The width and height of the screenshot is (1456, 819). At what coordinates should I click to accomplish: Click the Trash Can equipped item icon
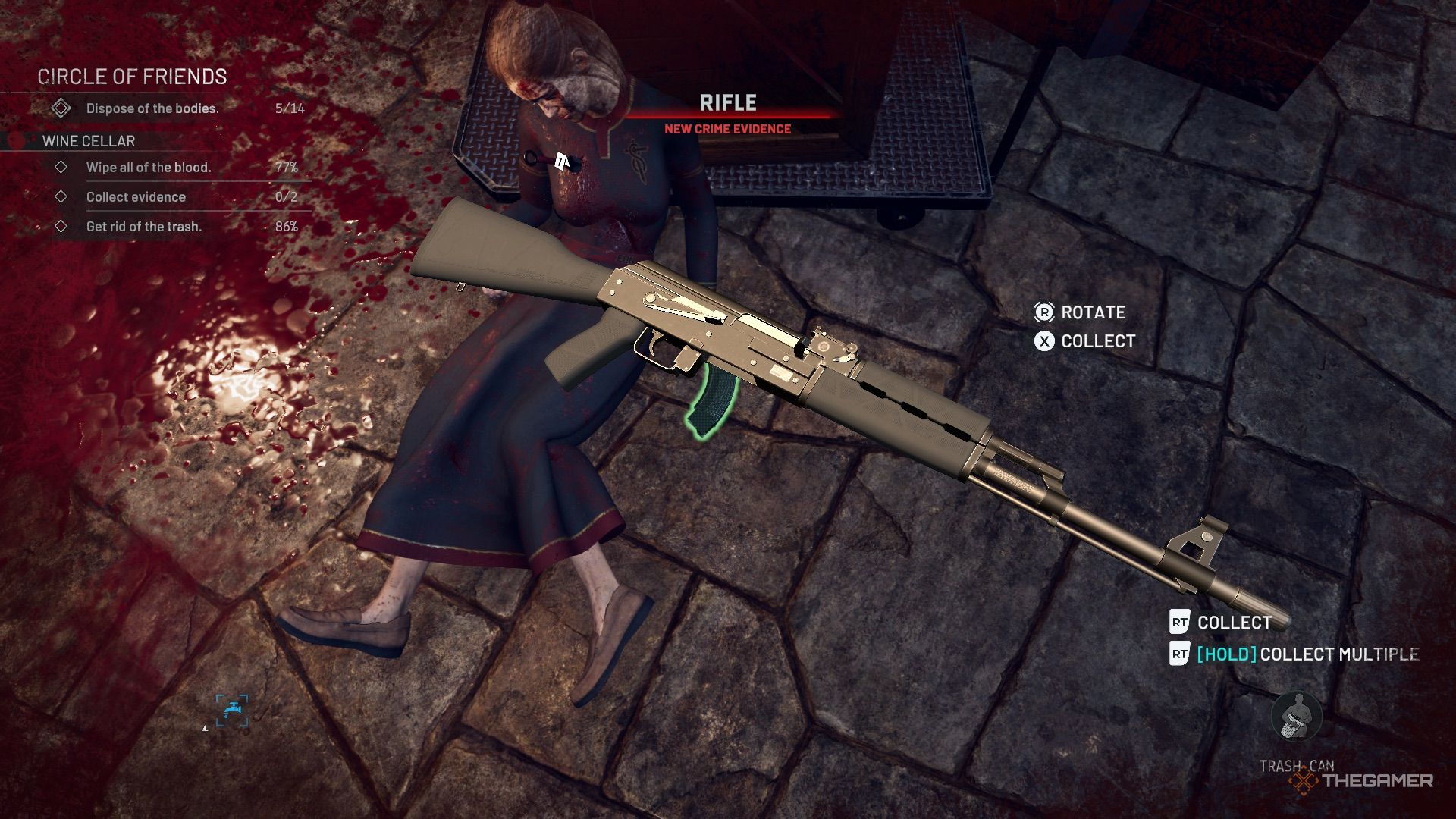1296,717
